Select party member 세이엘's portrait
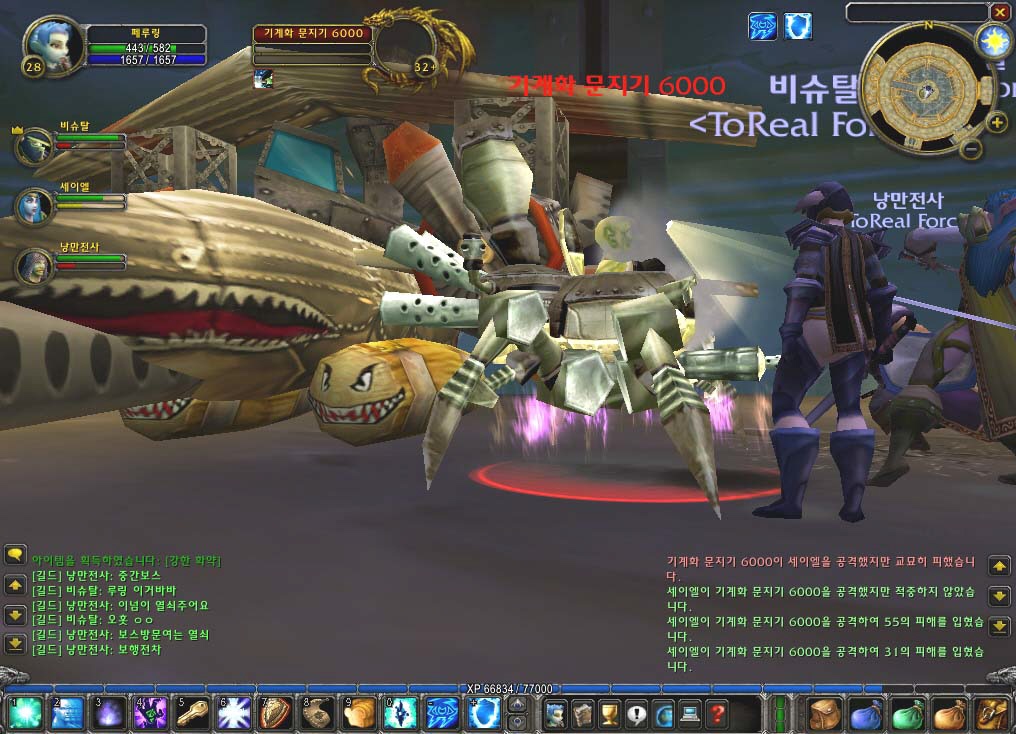This screenshot has height=734, width=1016. pyautogui.click(x=34, y=205)
